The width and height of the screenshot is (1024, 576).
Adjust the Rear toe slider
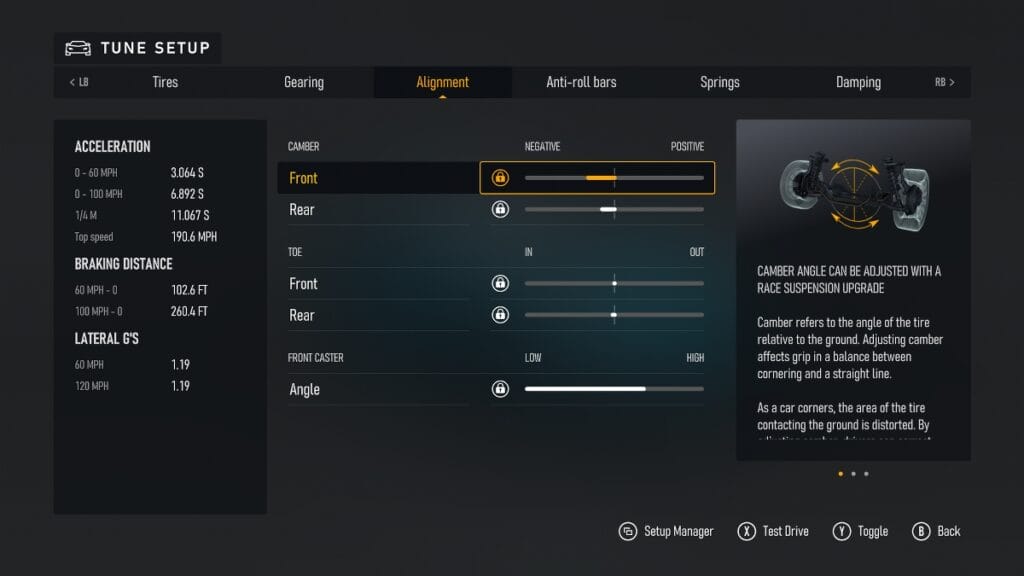click(614, 315)
